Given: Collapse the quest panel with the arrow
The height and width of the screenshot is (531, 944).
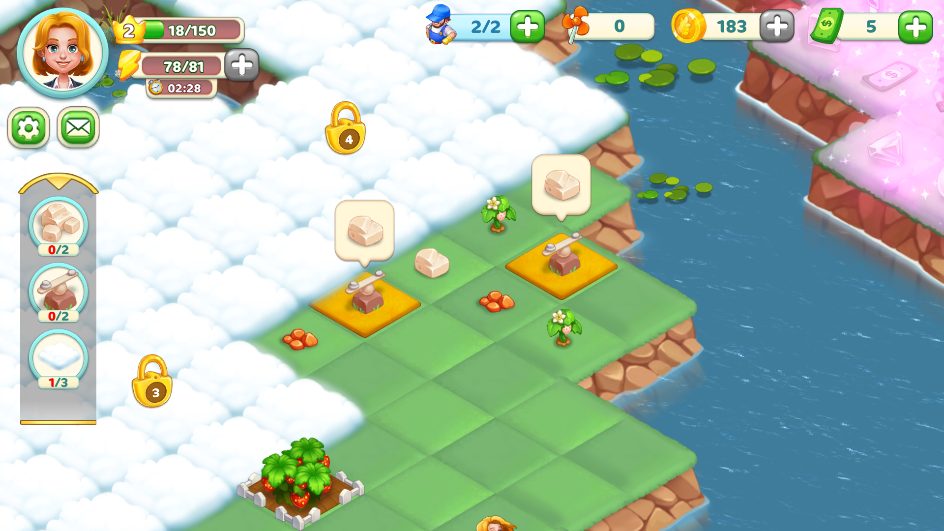Looking at the screenshot, I should pos(58,184).
